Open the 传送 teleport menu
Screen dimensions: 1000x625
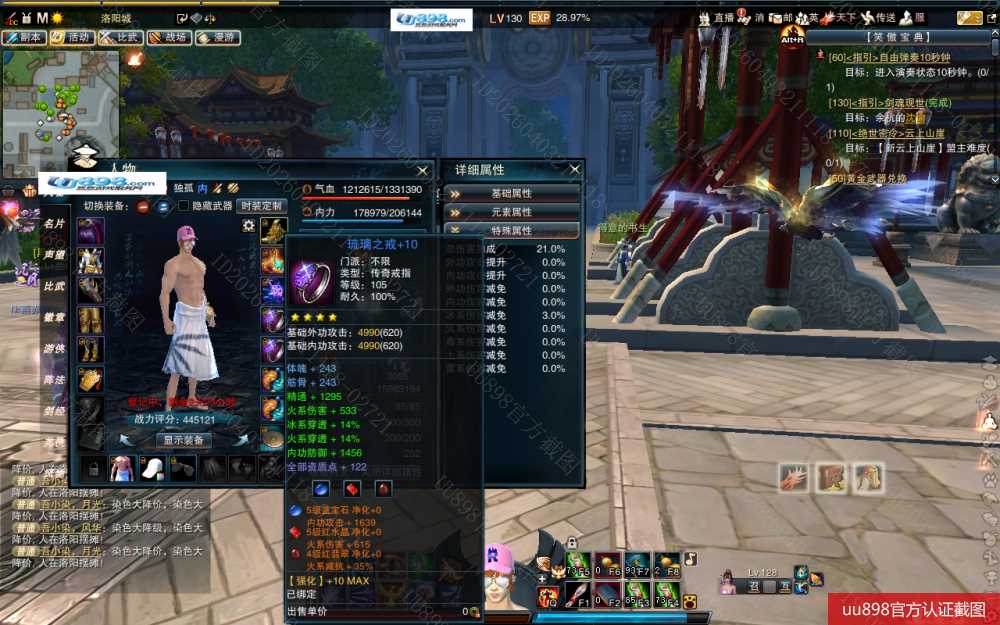click(x=878, y=18)
